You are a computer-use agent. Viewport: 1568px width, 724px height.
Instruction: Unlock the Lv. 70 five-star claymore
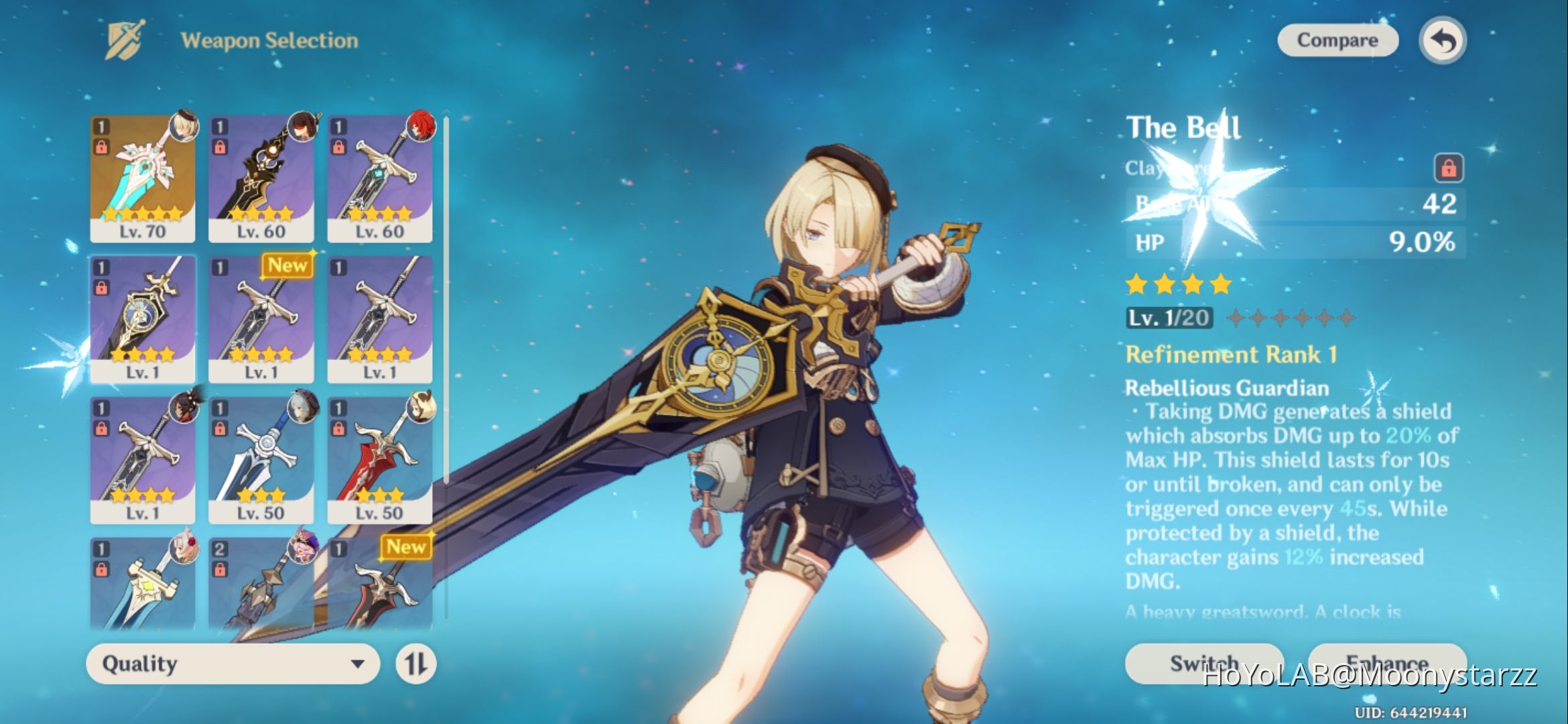click(x=101, y=146)
